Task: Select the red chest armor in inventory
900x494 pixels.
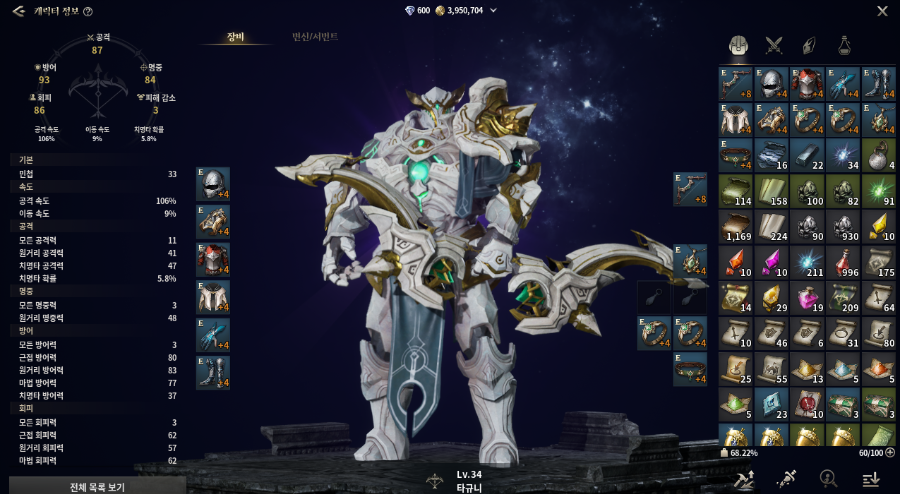Action: [x=808, y=84]
